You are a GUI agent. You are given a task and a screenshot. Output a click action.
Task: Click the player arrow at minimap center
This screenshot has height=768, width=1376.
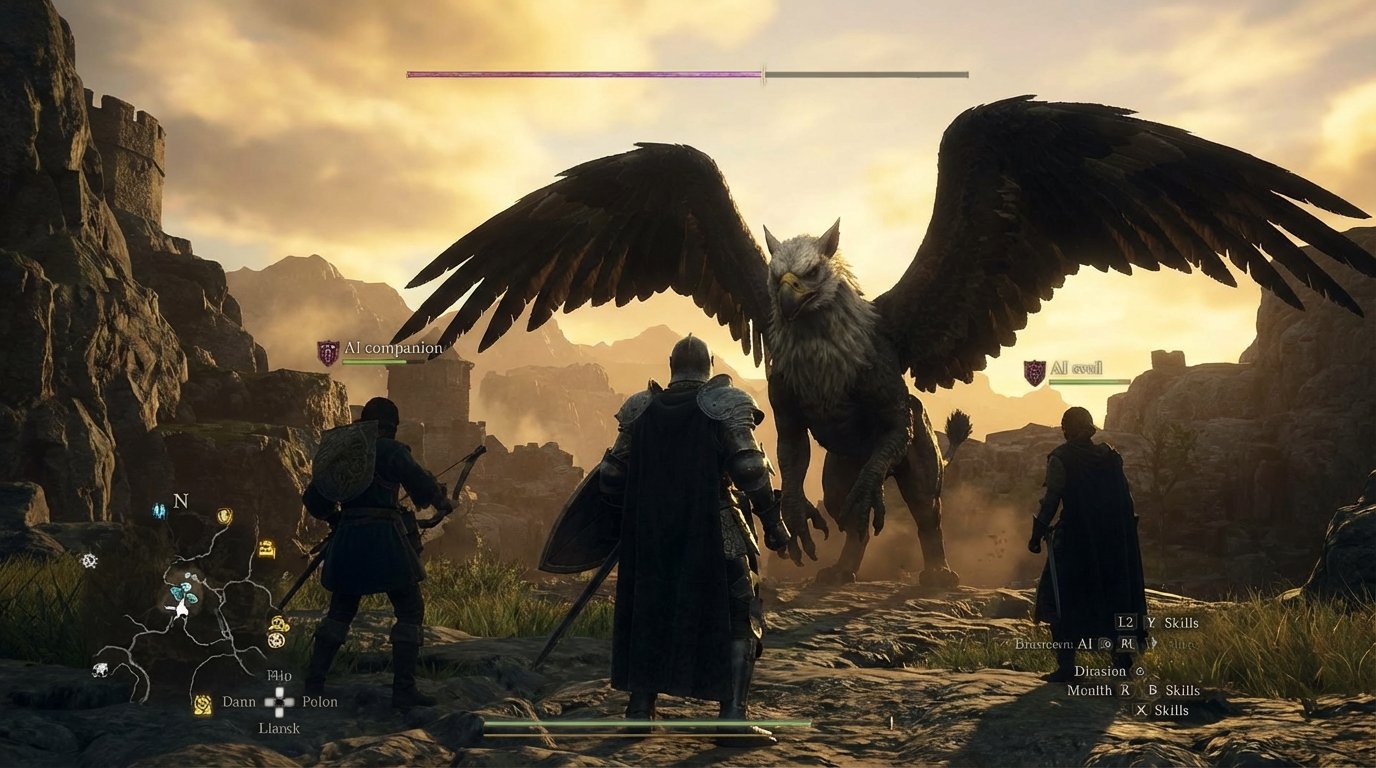(182, 608)
